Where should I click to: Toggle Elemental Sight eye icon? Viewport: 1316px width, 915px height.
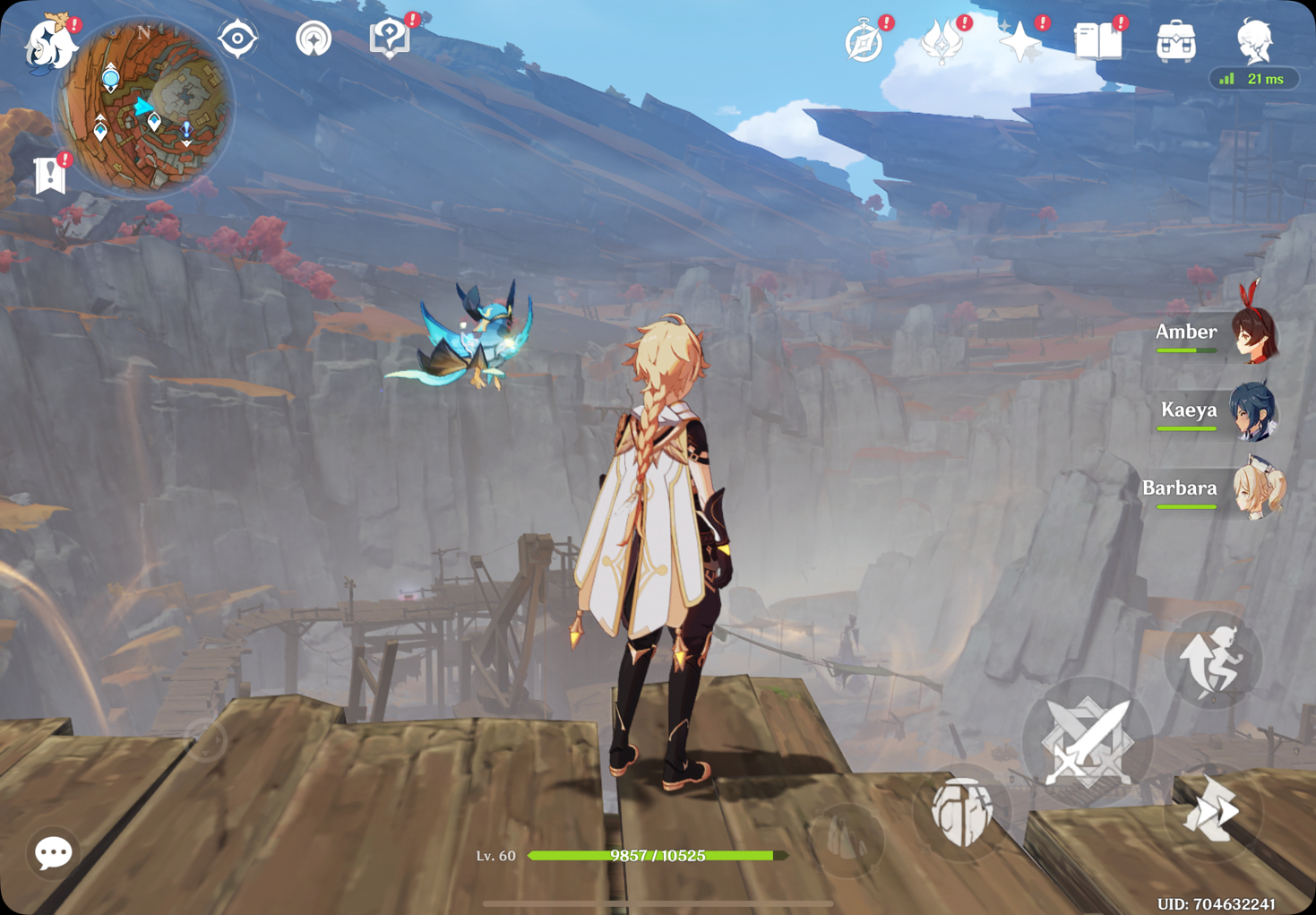pos(237,39)
